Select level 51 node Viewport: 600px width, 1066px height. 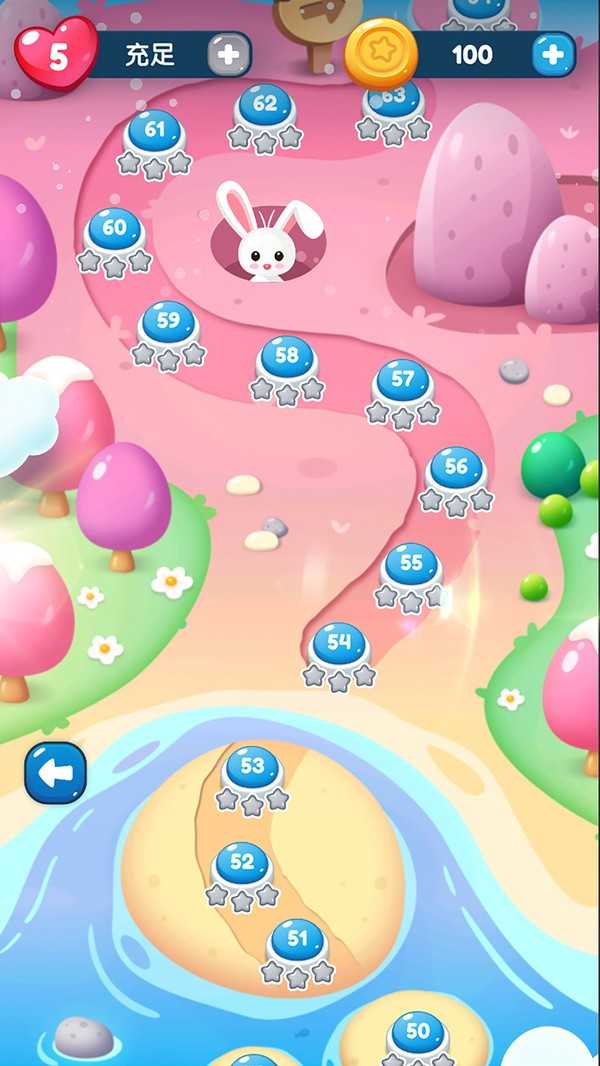(x=298, y=941)
